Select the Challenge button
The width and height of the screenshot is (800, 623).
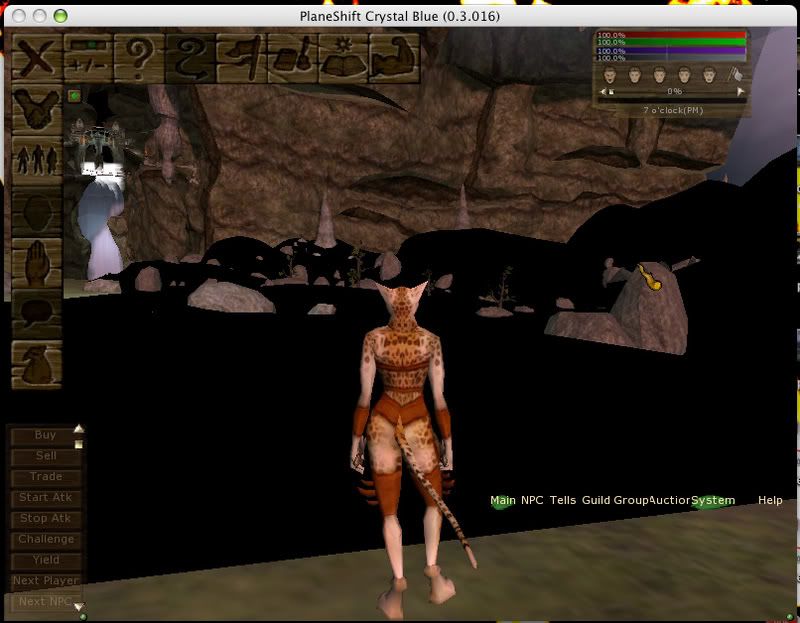(45, 539)
